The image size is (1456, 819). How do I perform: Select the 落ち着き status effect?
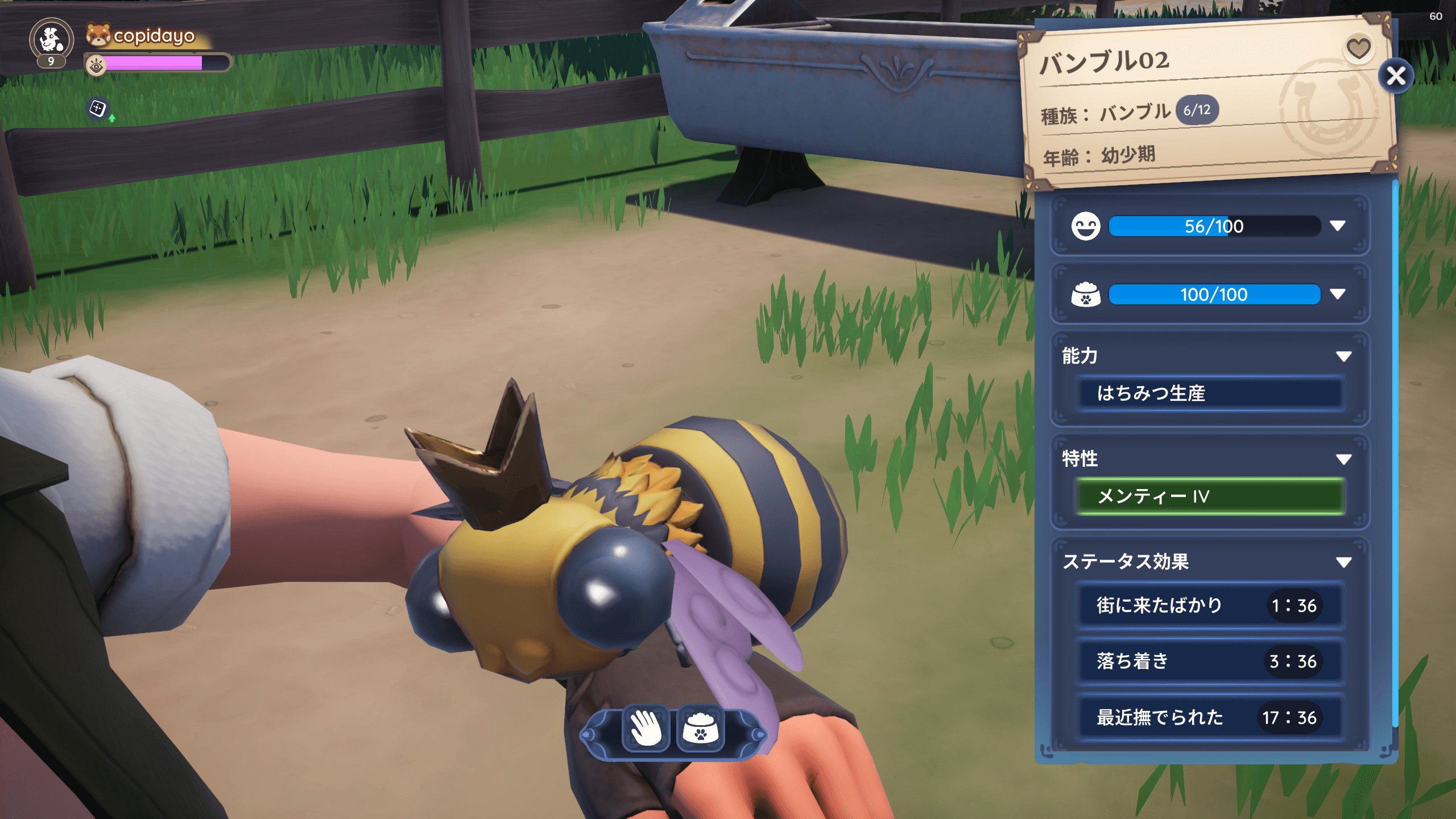click(1210, 661)
